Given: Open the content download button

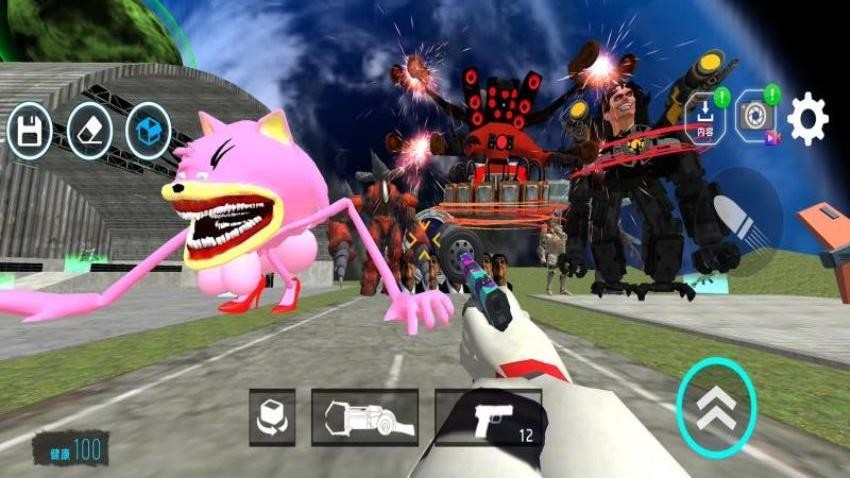Looking at the screenshot, I should [704, 119].
